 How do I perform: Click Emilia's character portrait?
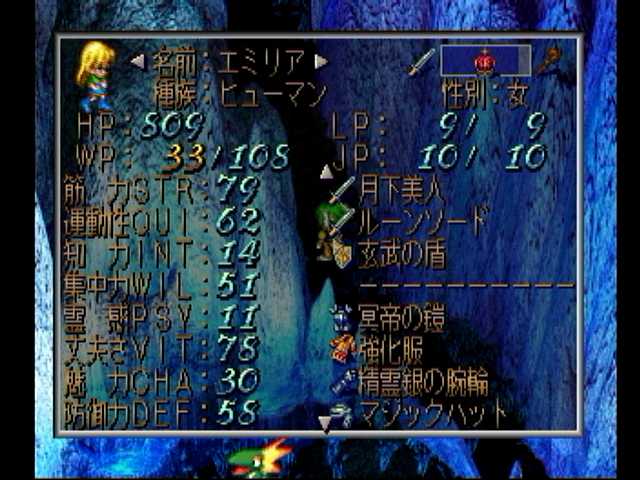95,74
